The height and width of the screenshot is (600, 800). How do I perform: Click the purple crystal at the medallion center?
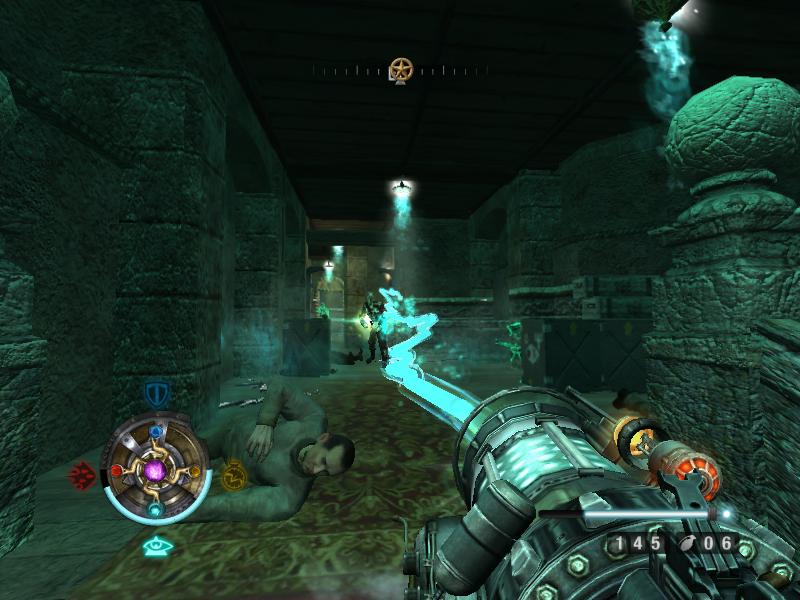point(155,469)
